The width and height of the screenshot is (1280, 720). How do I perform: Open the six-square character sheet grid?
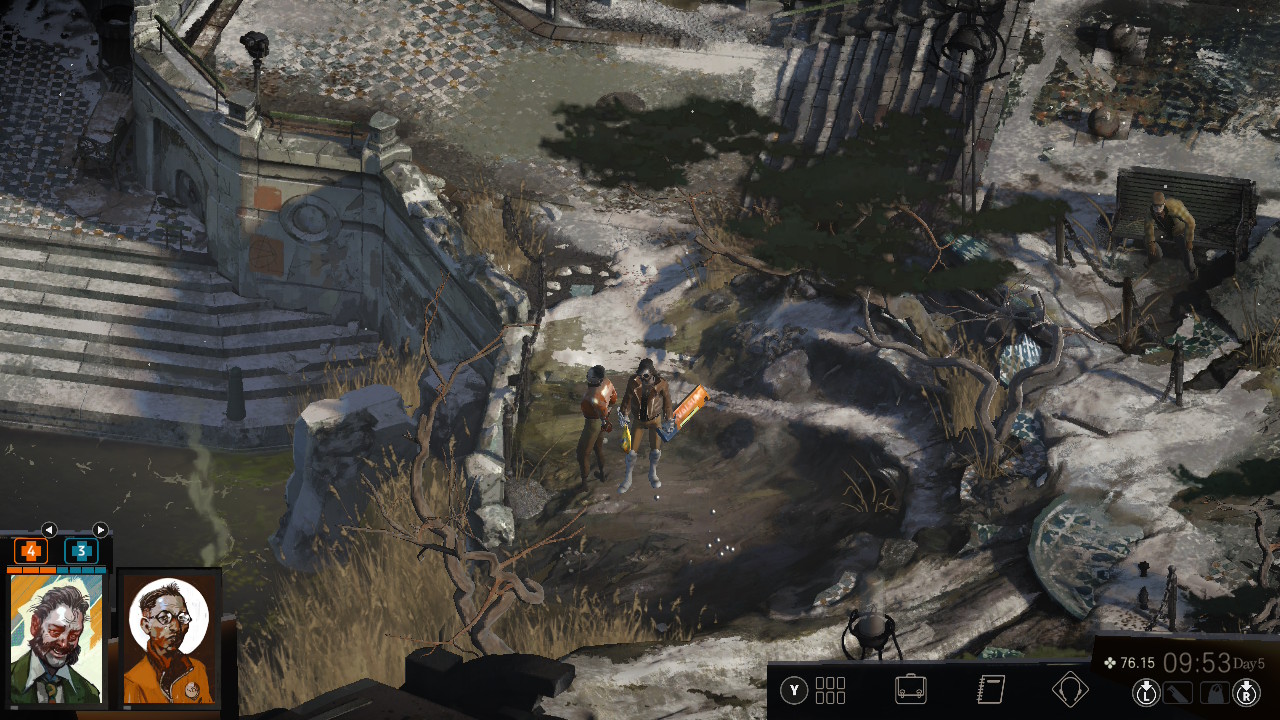(x=830, y=690)
